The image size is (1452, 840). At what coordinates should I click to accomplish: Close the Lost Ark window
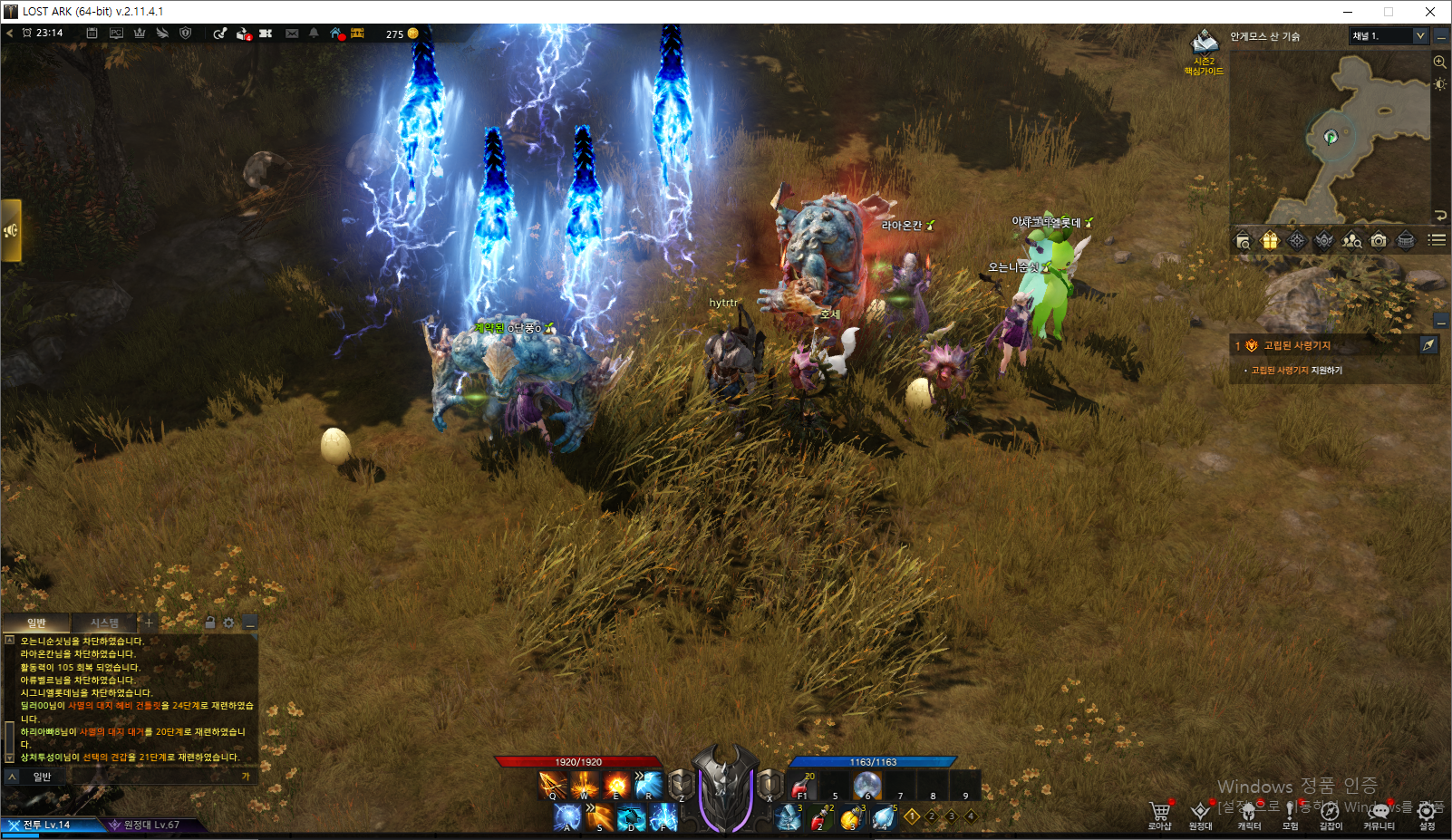pos(1429,12)
